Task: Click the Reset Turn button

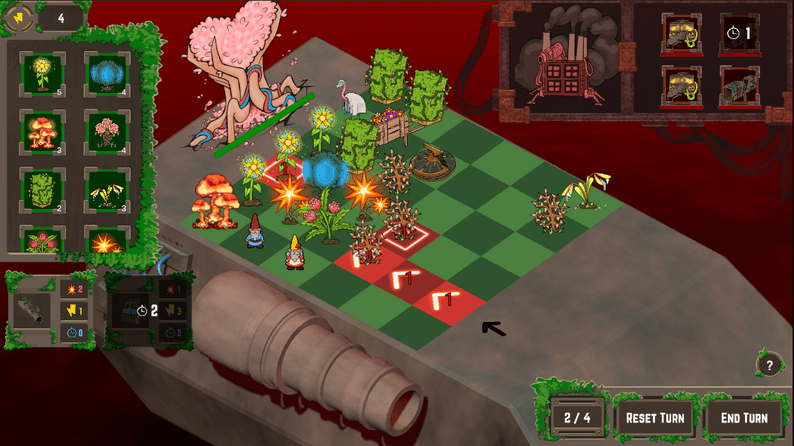Action: (655, 417)
